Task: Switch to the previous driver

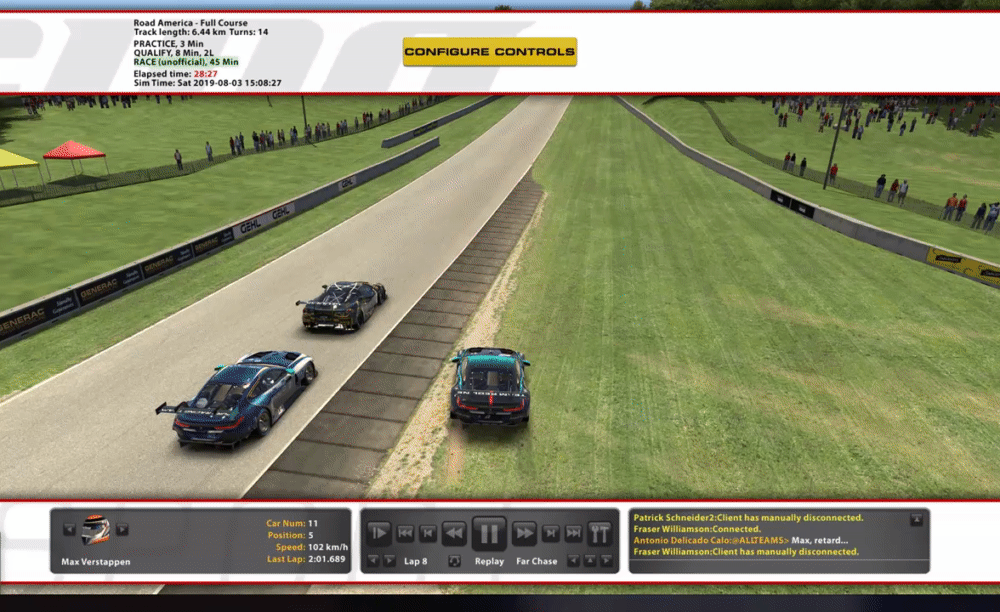Action: (x=69, y=530)
